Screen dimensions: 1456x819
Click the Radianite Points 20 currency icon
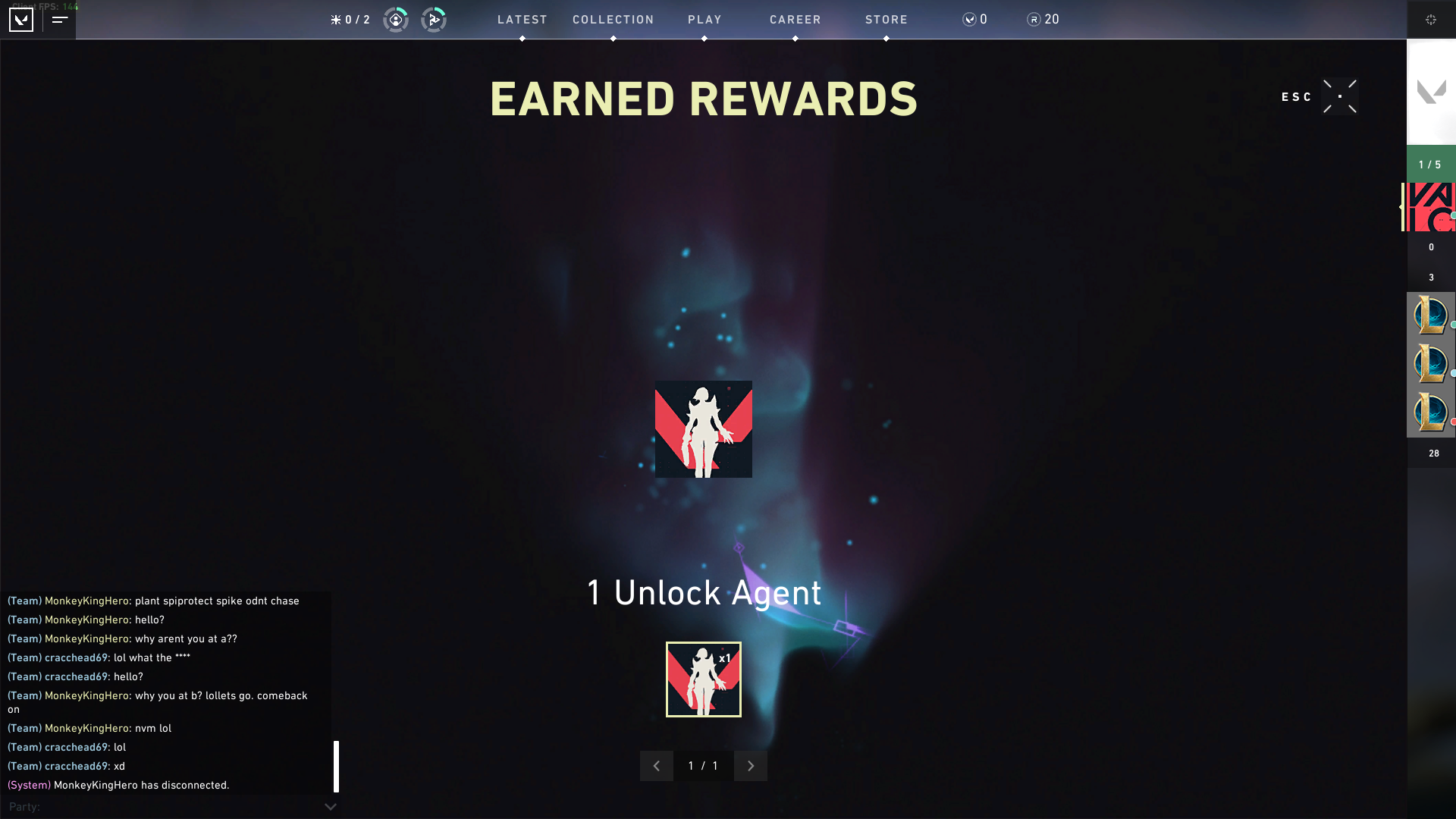click(1033, 19)
